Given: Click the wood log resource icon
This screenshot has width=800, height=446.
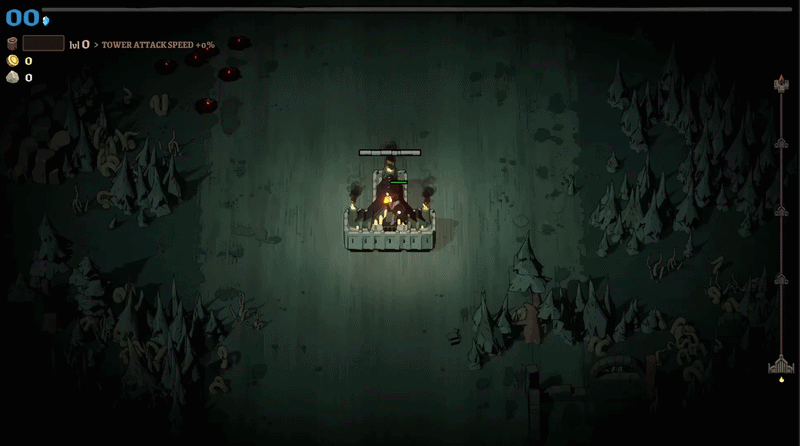Looking at the screenshot, I should (13, 44).
